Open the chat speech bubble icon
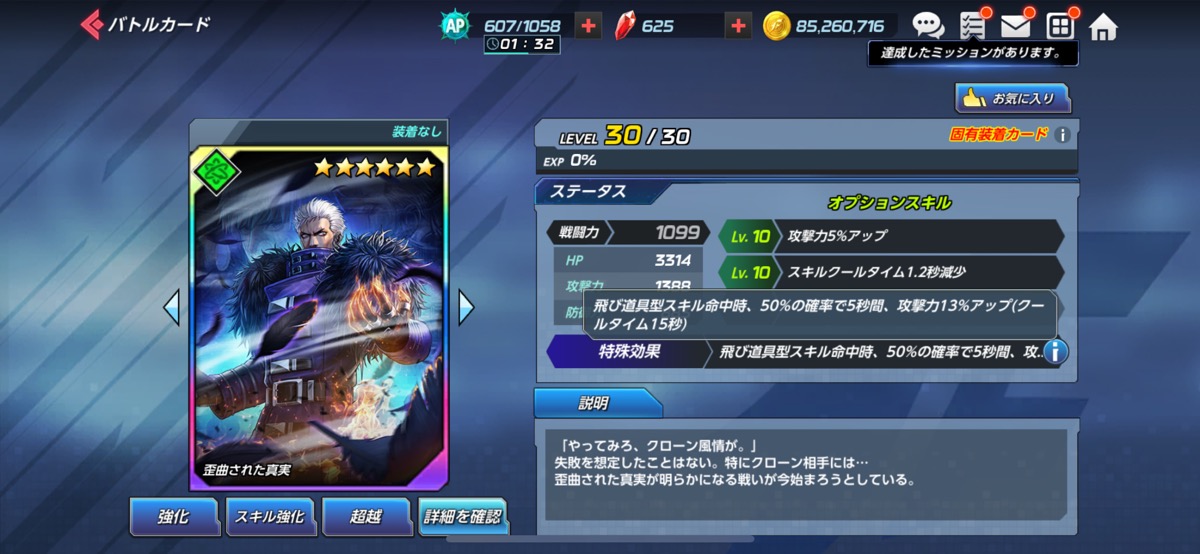Image resolution: width=1200 pixels, height=554 pixels. click(928, 26)
